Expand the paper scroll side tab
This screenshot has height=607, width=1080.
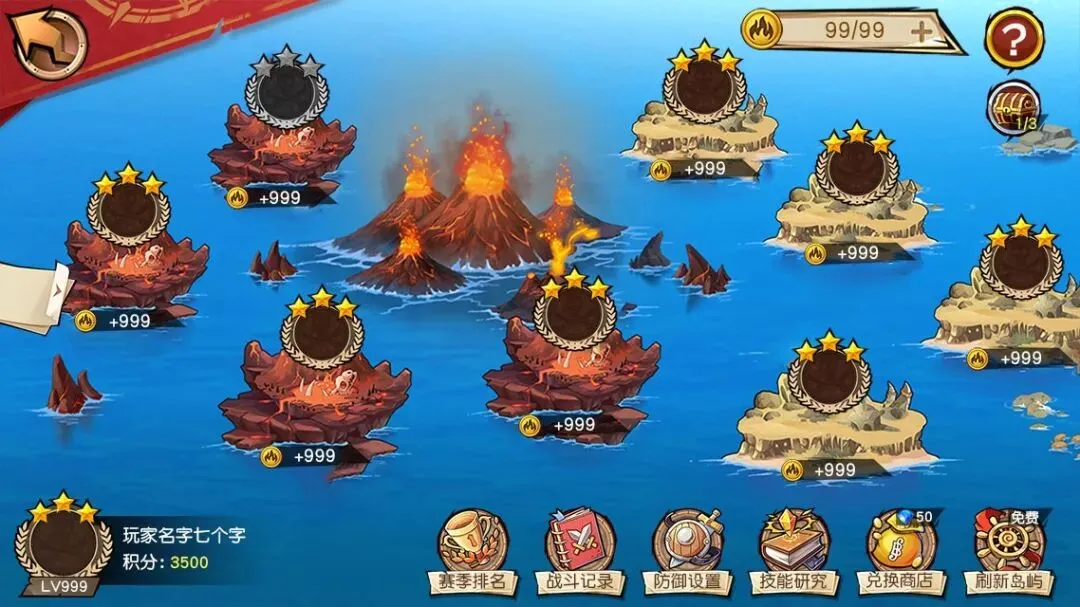35,295
